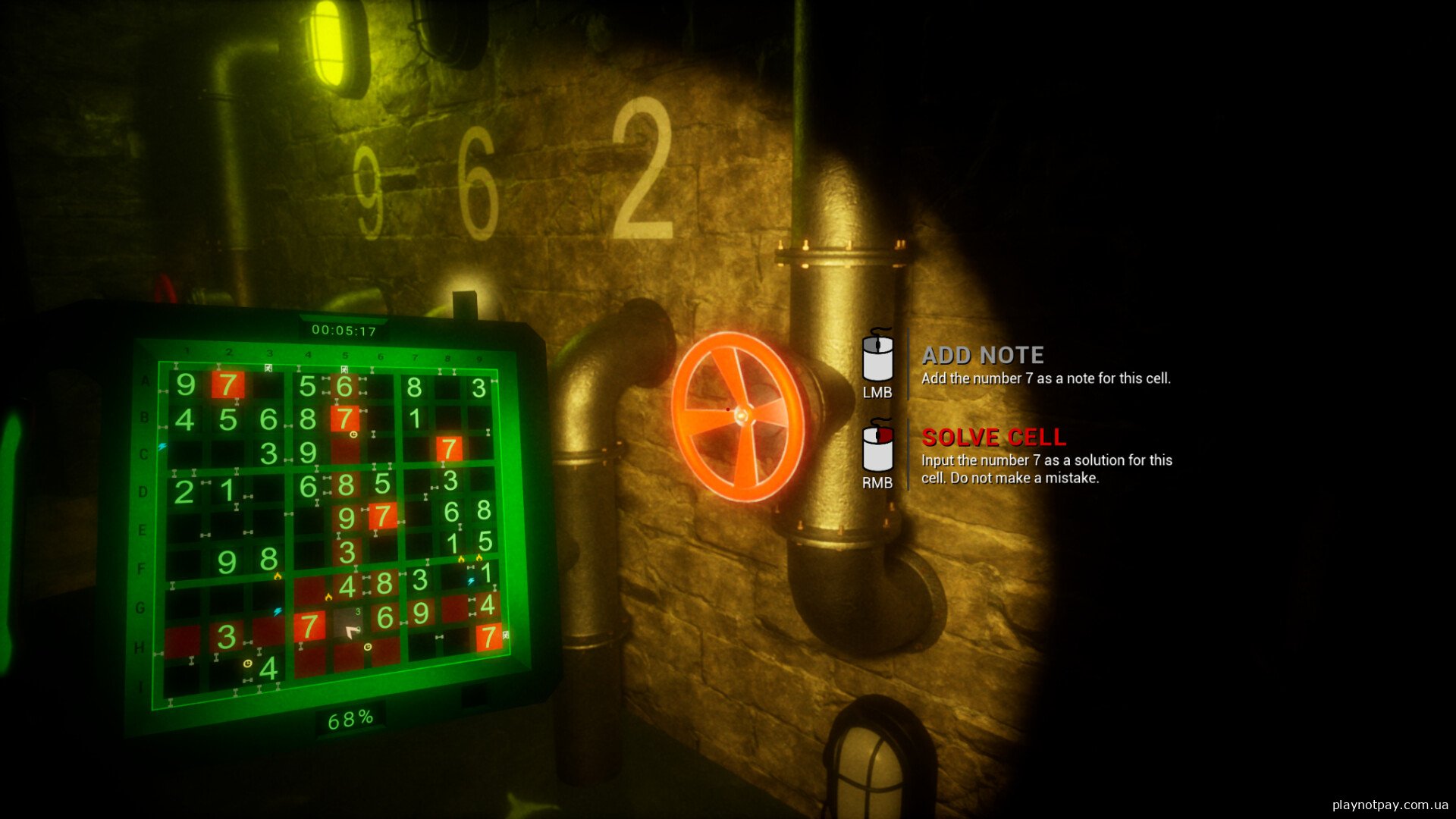This screenshot has width=1456, height=819.
Task: Select the 9 cell in row A
Action: click(x=186, y=385)
